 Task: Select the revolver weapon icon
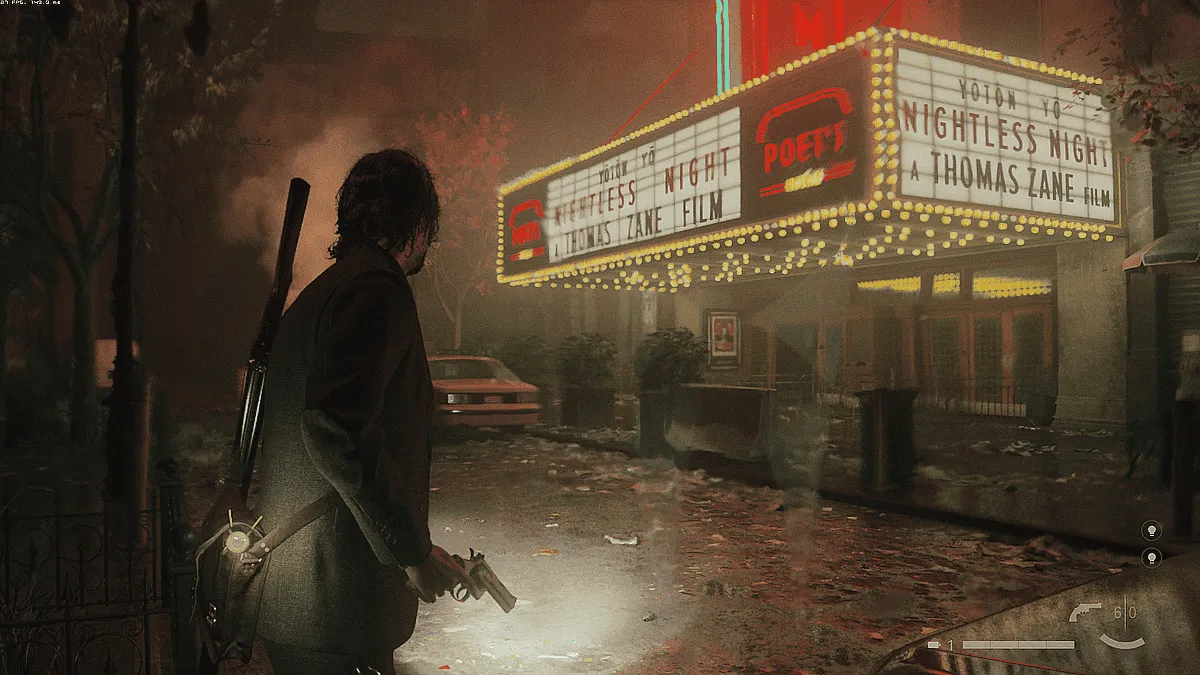1084,611
